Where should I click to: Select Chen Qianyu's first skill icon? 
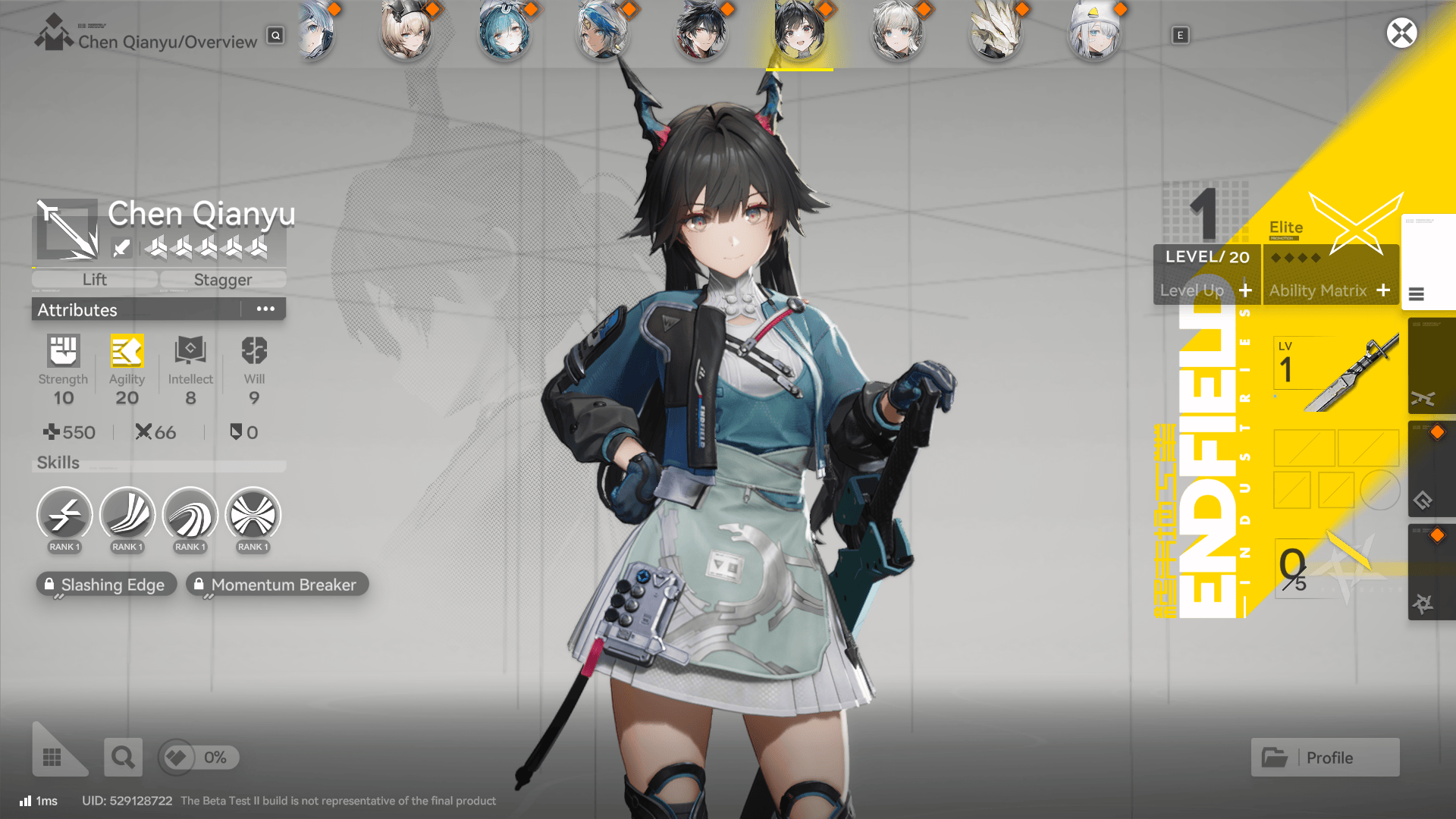point(64,516)
